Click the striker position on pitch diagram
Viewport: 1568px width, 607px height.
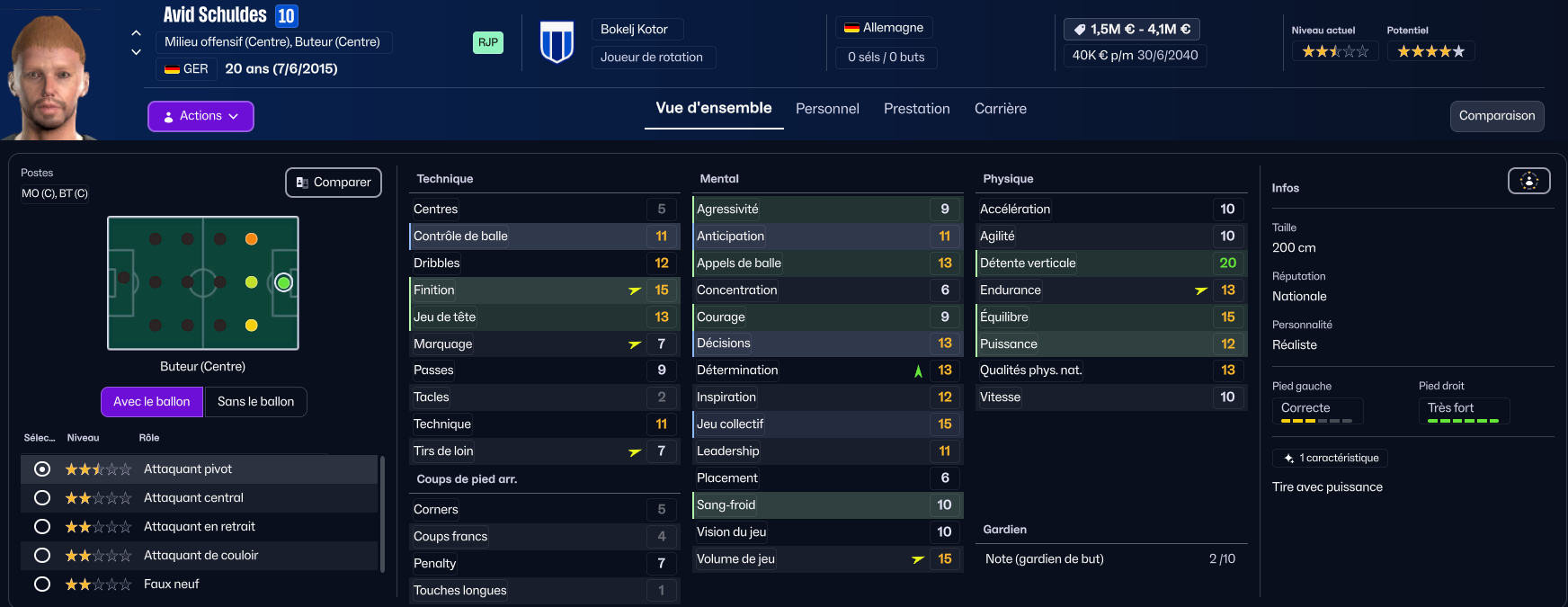coord(283,282)
